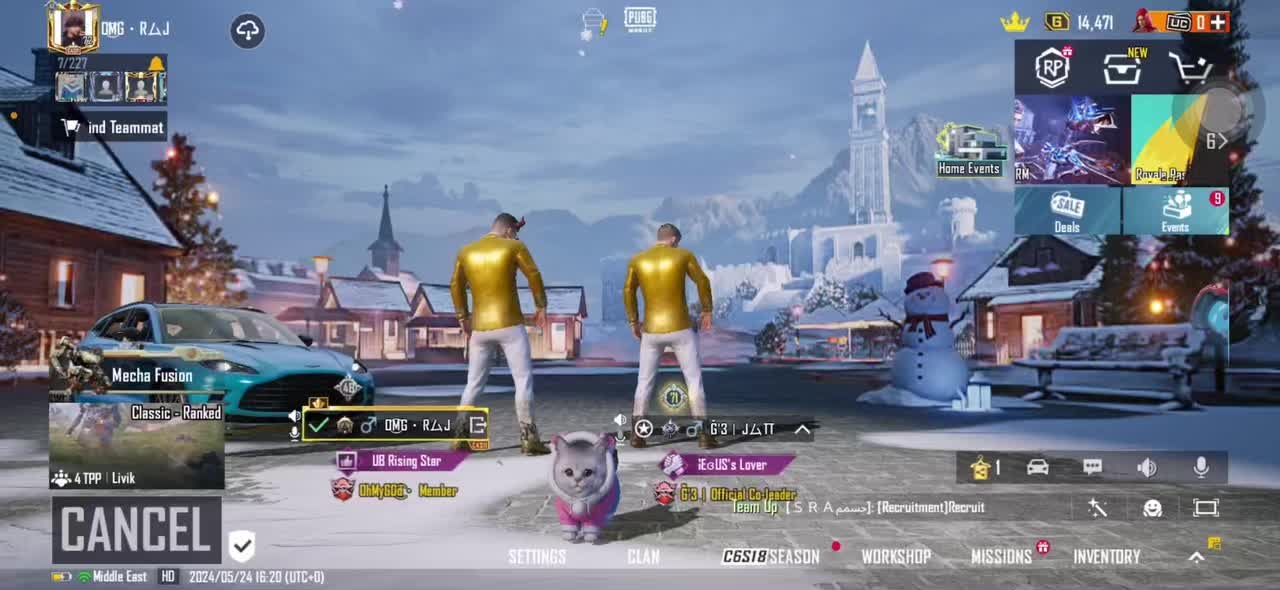Open the shopping cart shop
This screenshot has height=590, width=1280.
point(1190,68)
